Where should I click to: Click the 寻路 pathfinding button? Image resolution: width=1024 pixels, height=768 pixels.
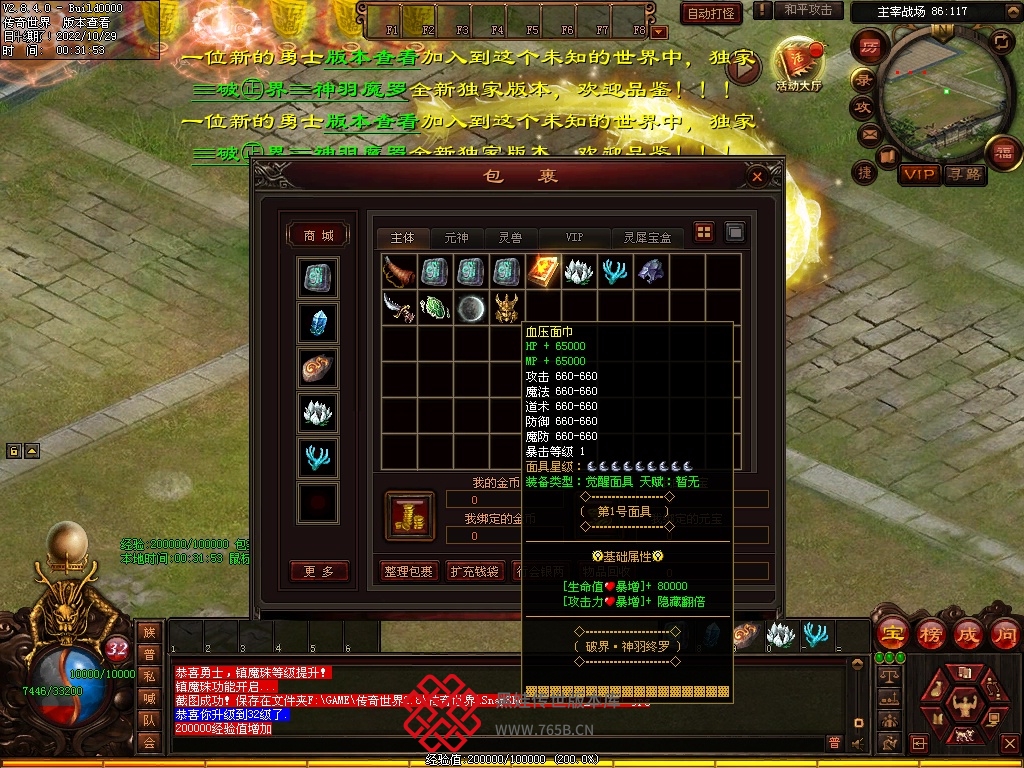click(964, 174)
